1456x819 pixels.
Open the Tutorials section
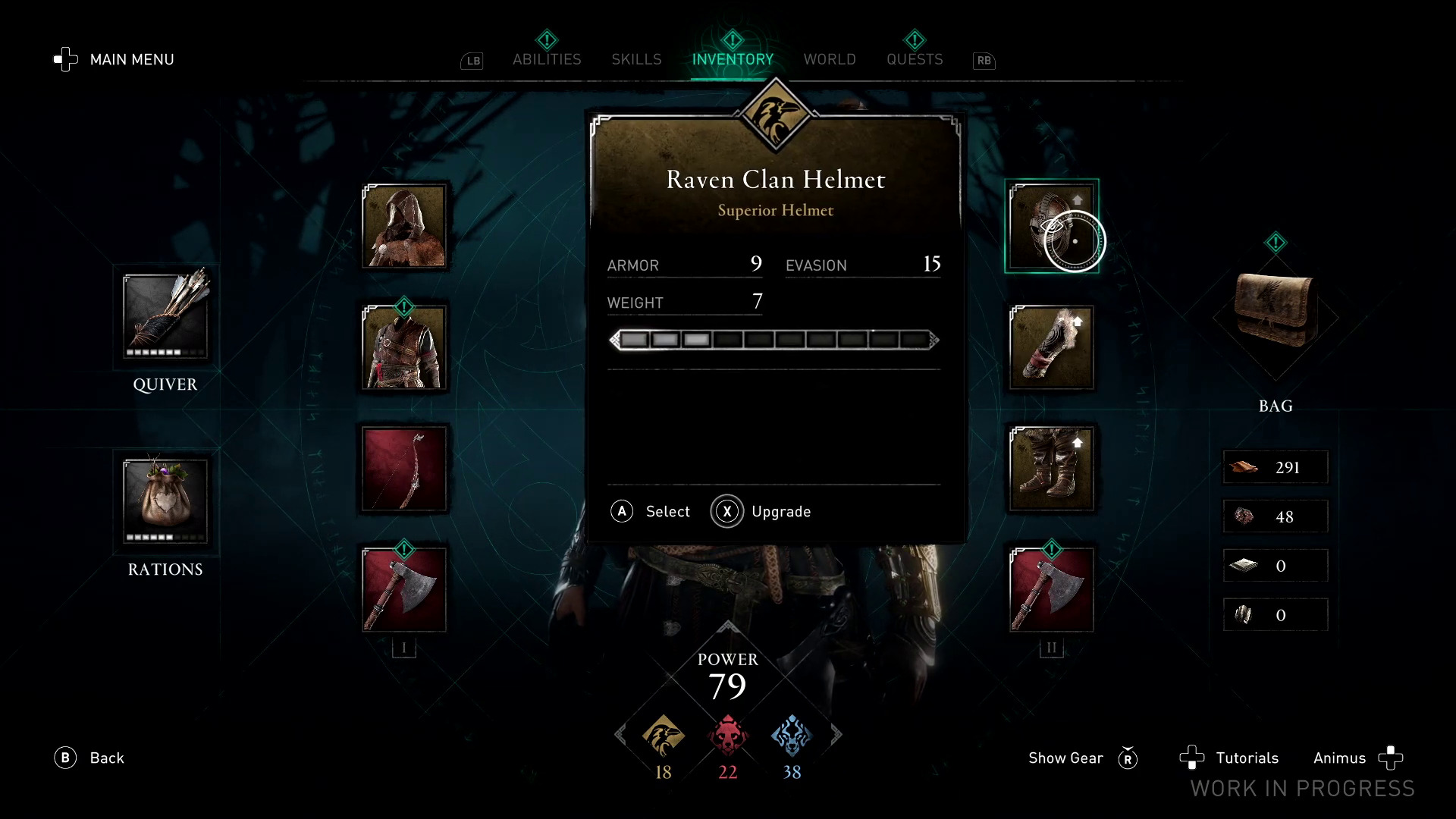tap(1246, 758)
